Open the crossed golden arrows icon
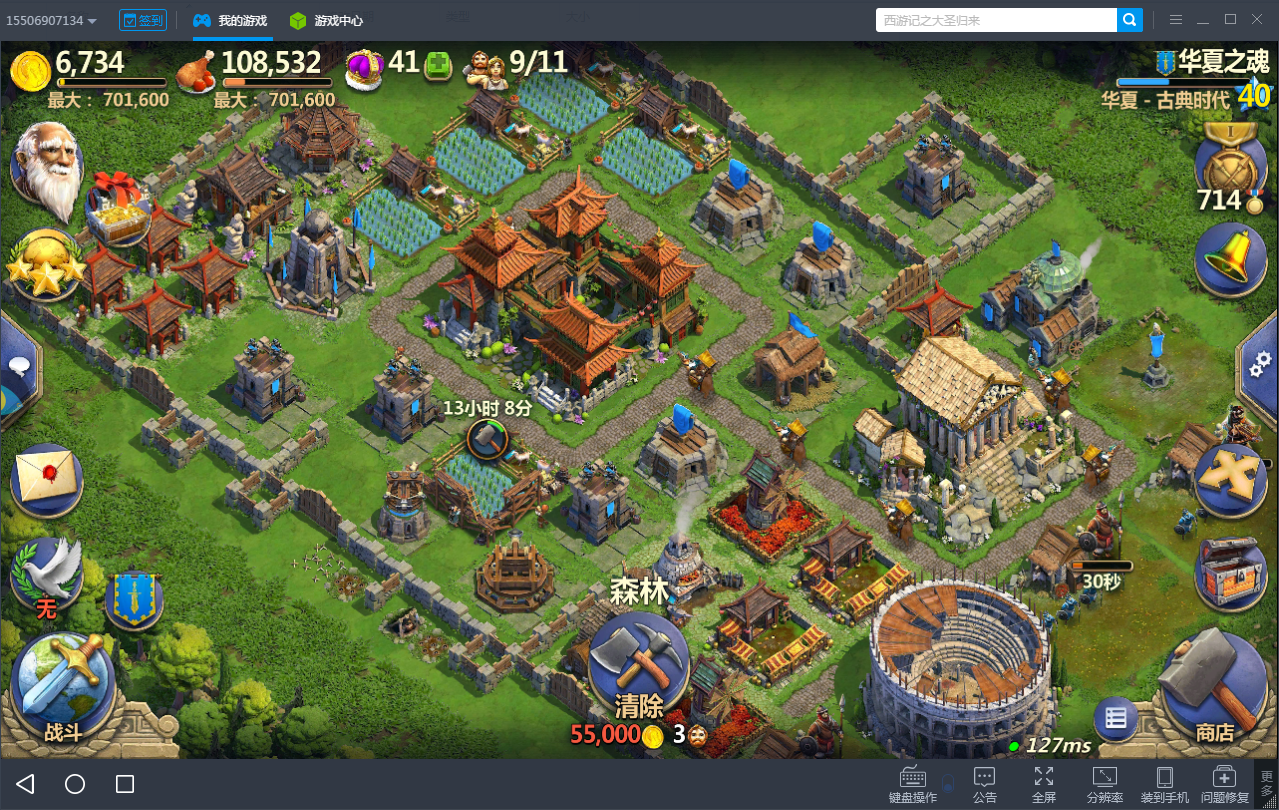1279x810 pixels. coord(1230,478)
